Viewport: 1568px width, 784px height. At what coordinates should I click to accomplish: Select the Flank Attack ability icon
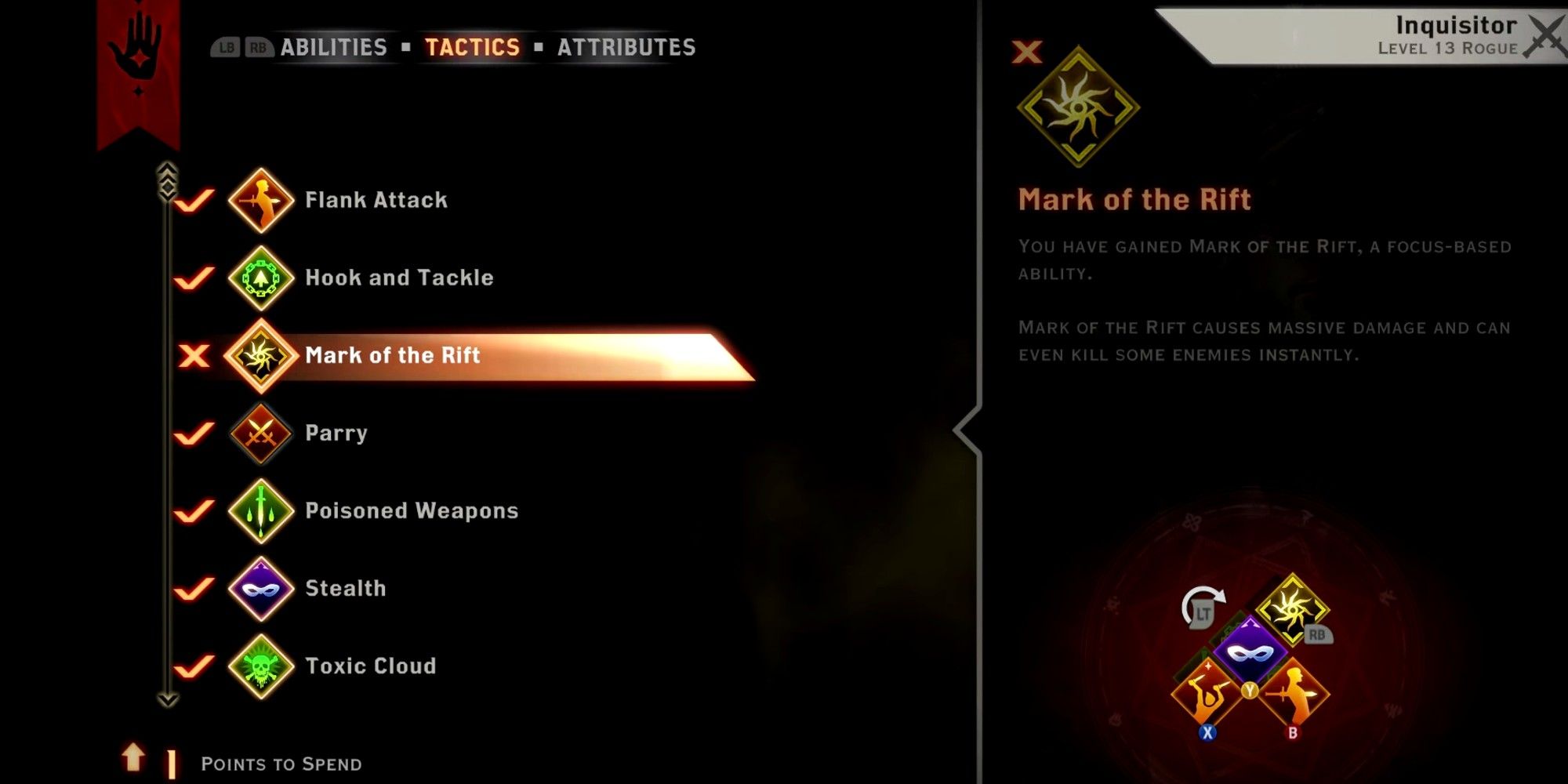click(261, 200)
